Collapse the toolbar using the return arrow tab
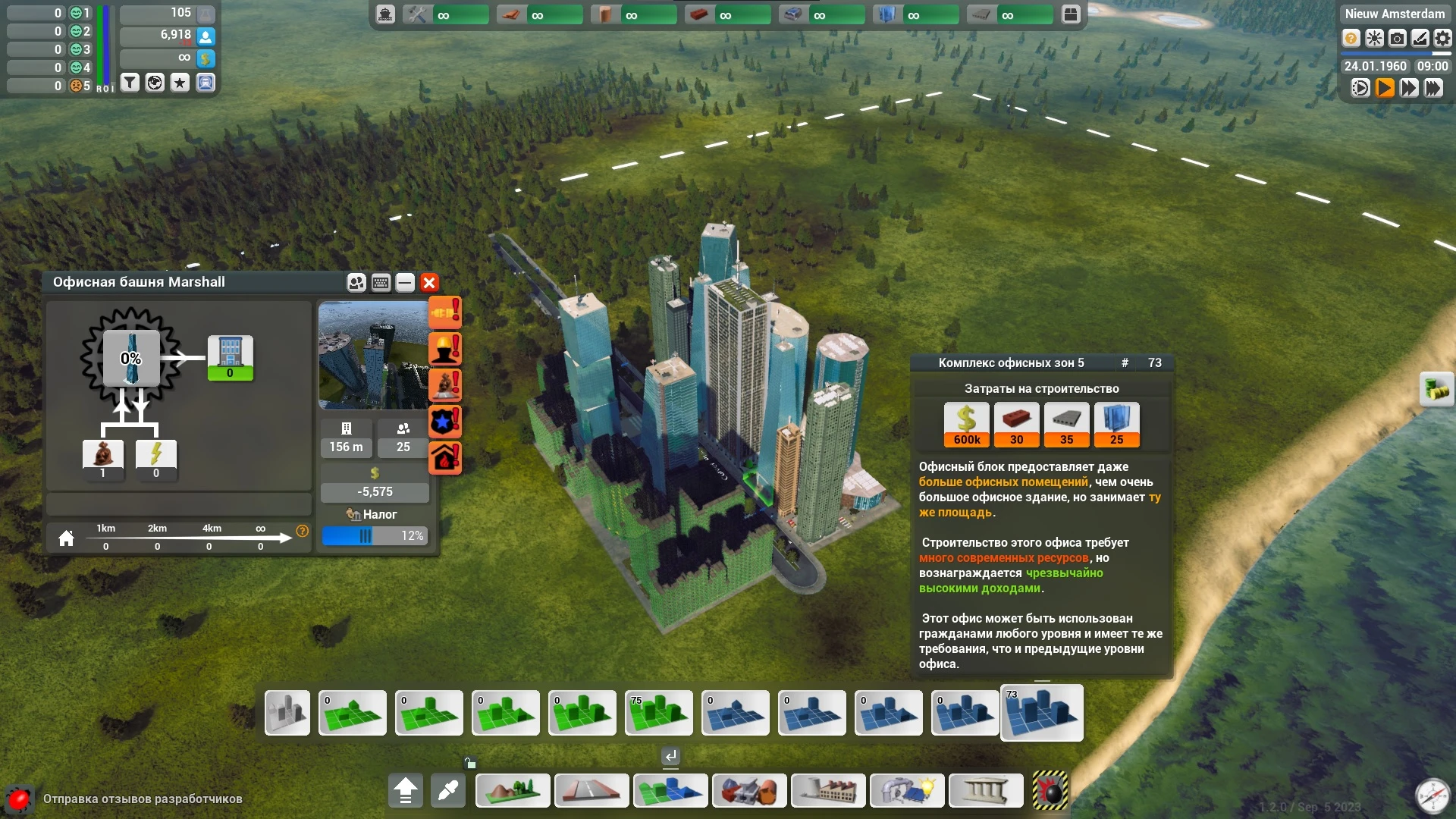Viewport: 1456px width, 819px height. (x=669, y=756)
